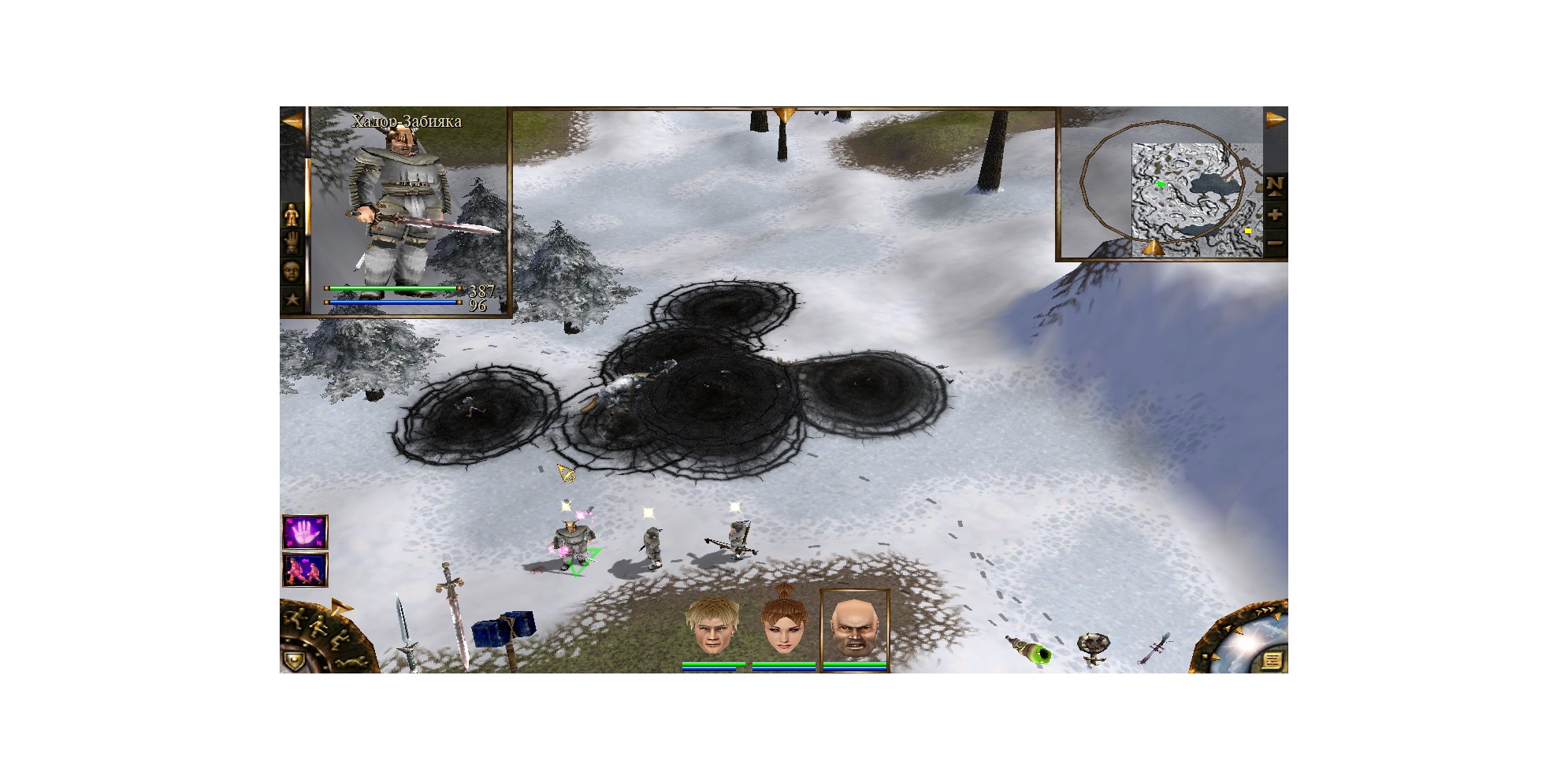Image resolution: width=1568 pixels, height=779 pixels.
Task: Open the star icon tab
Action: click(292, 299)
